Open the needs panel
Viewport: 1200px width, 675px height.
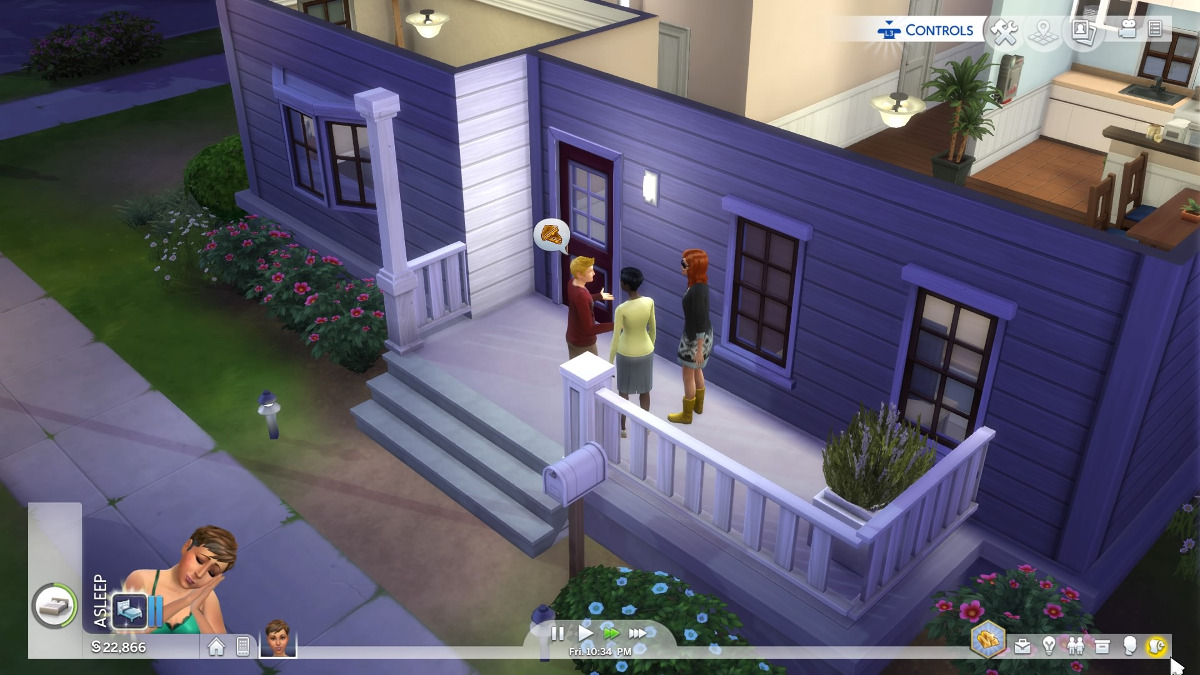1157,646
